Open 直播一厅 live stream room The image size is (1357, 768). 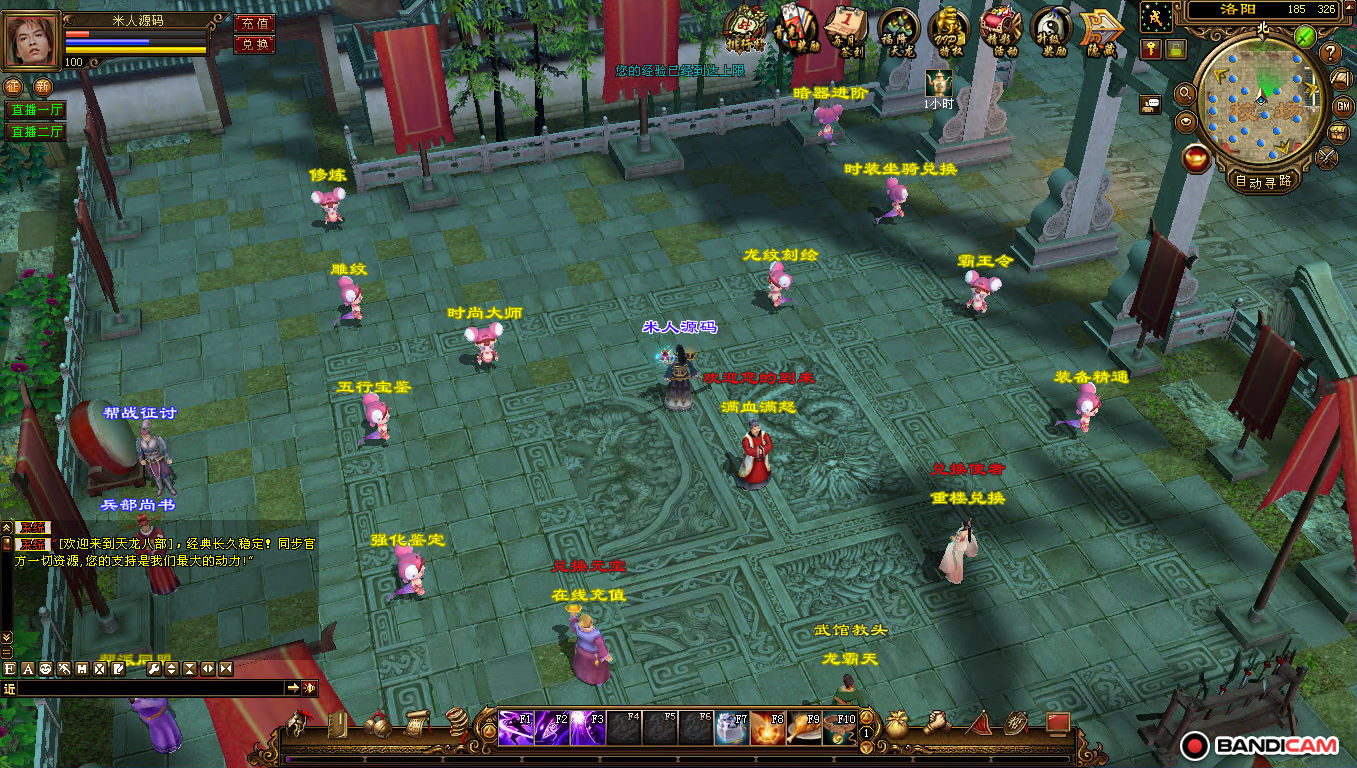36,110
